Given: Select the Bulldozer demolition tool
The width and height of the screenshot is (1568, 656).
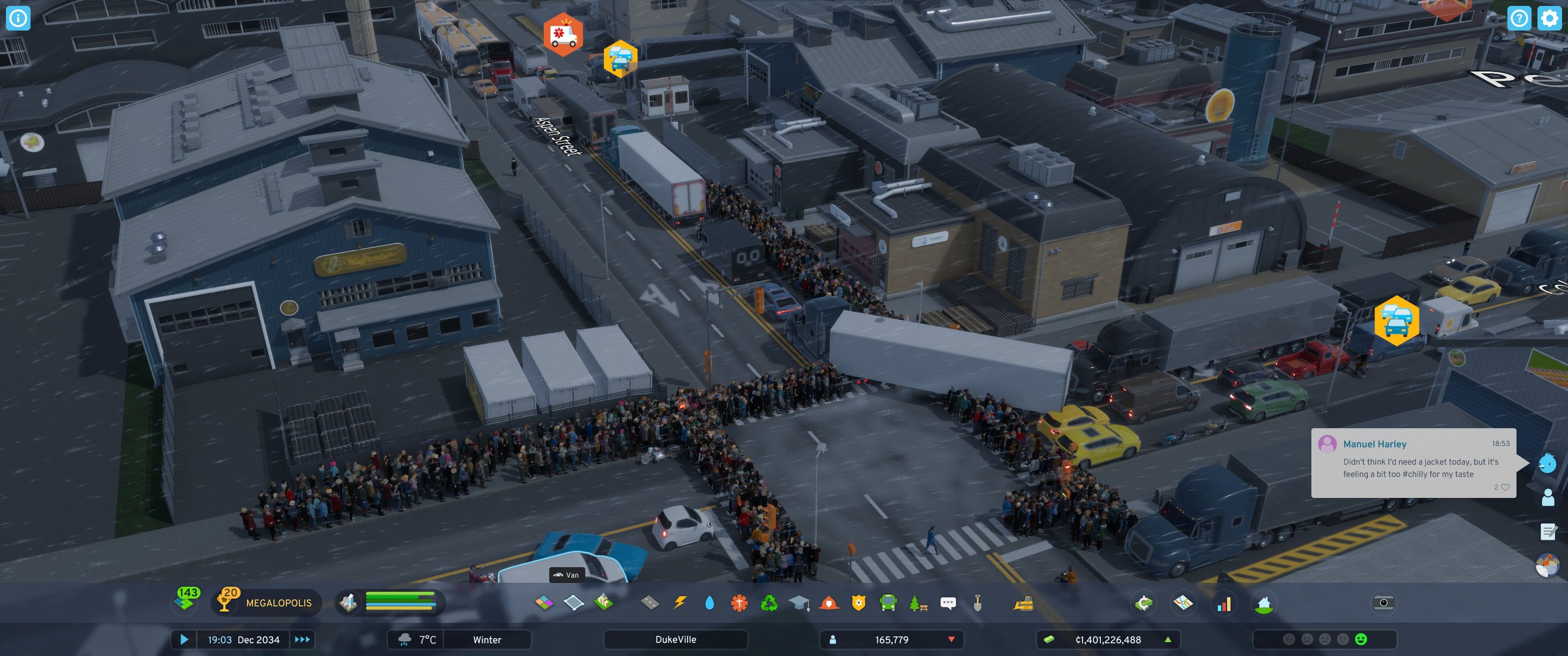Looking at the screenshot, I should click(x=1024, y=603).
